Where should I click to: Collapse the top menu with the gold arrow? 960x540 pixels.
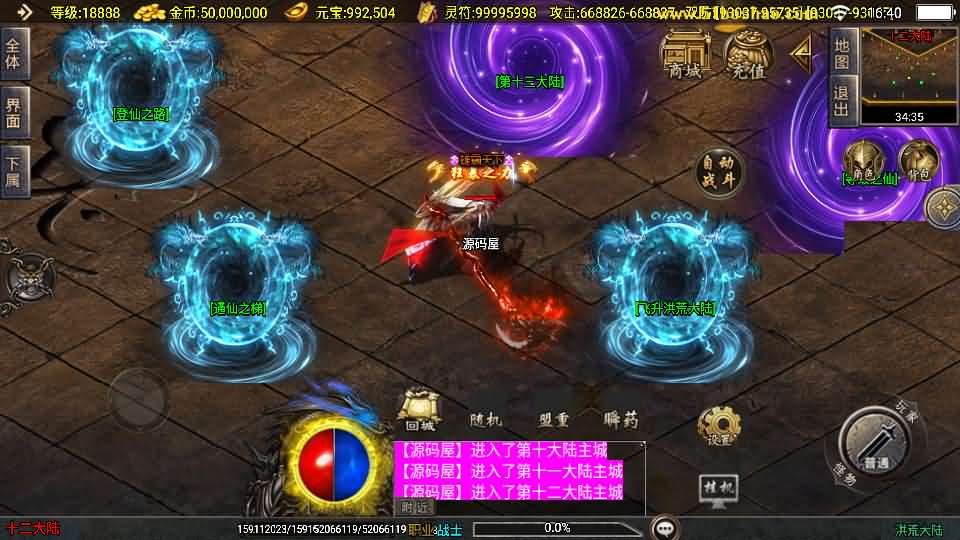[x=802, y=53]
